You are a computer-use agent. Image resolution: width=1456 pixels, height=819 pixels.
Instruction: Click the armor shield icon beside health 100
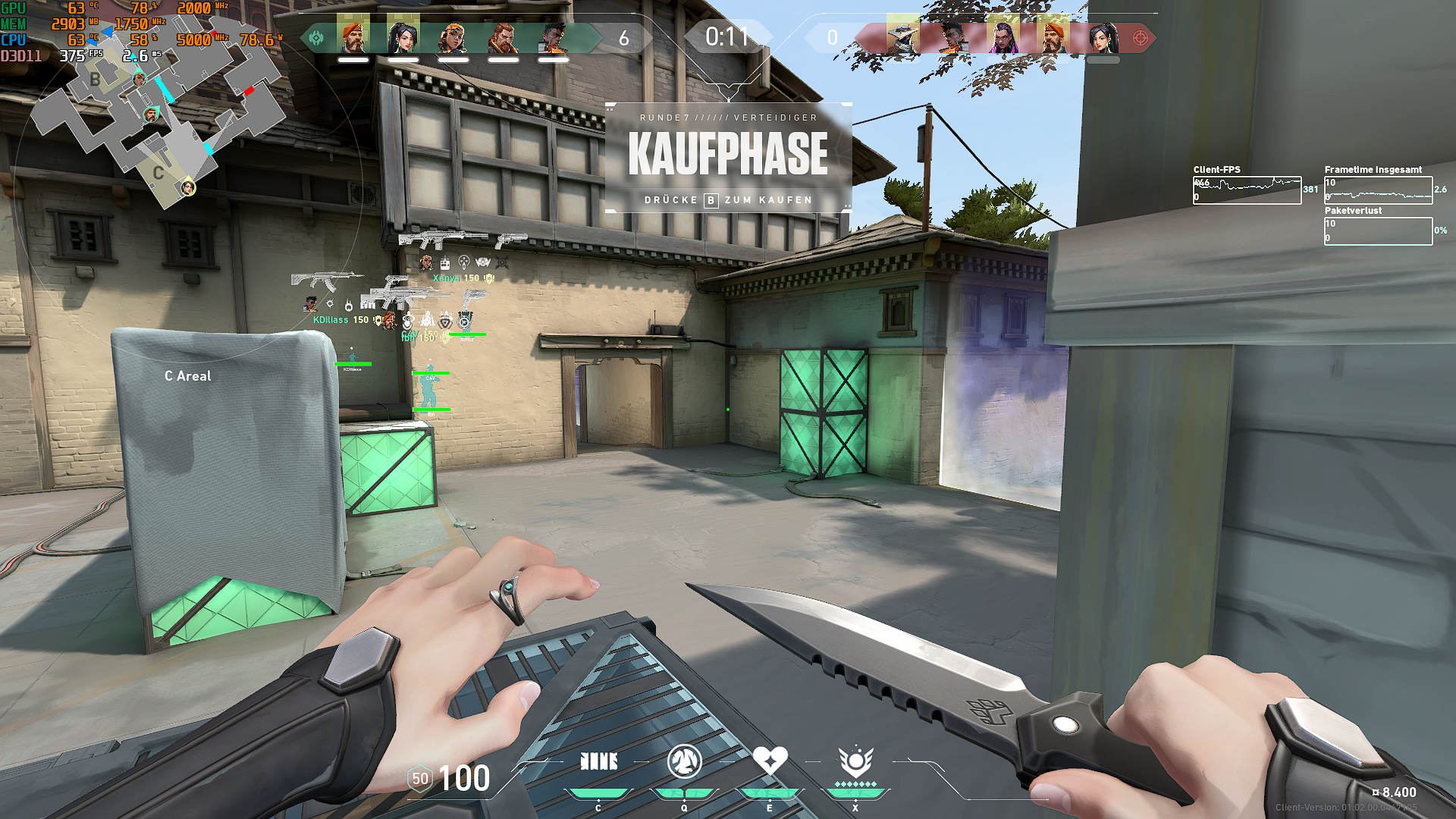pos(419,779)
